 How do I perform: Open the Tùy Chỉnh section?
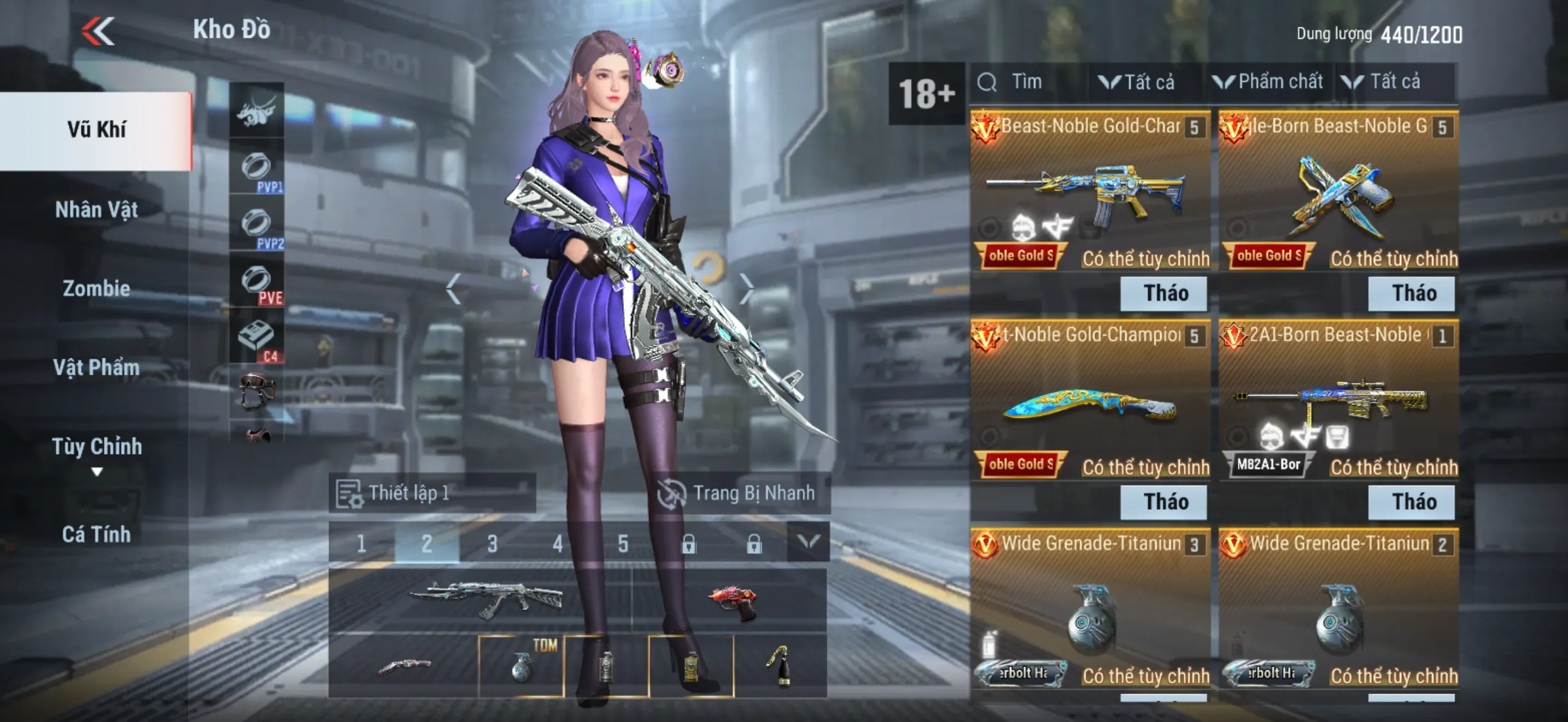[96, 447]
